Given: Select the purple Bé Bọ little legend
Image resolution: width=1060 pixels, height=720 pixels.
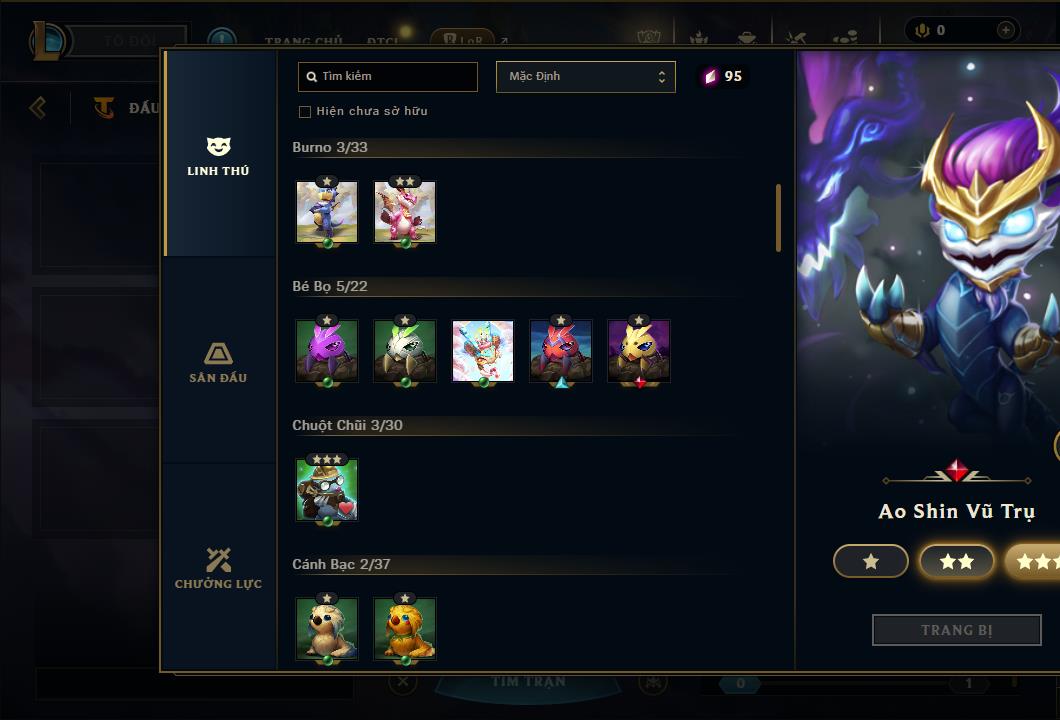Looking at the screenshot, I should tap(327, 351).
